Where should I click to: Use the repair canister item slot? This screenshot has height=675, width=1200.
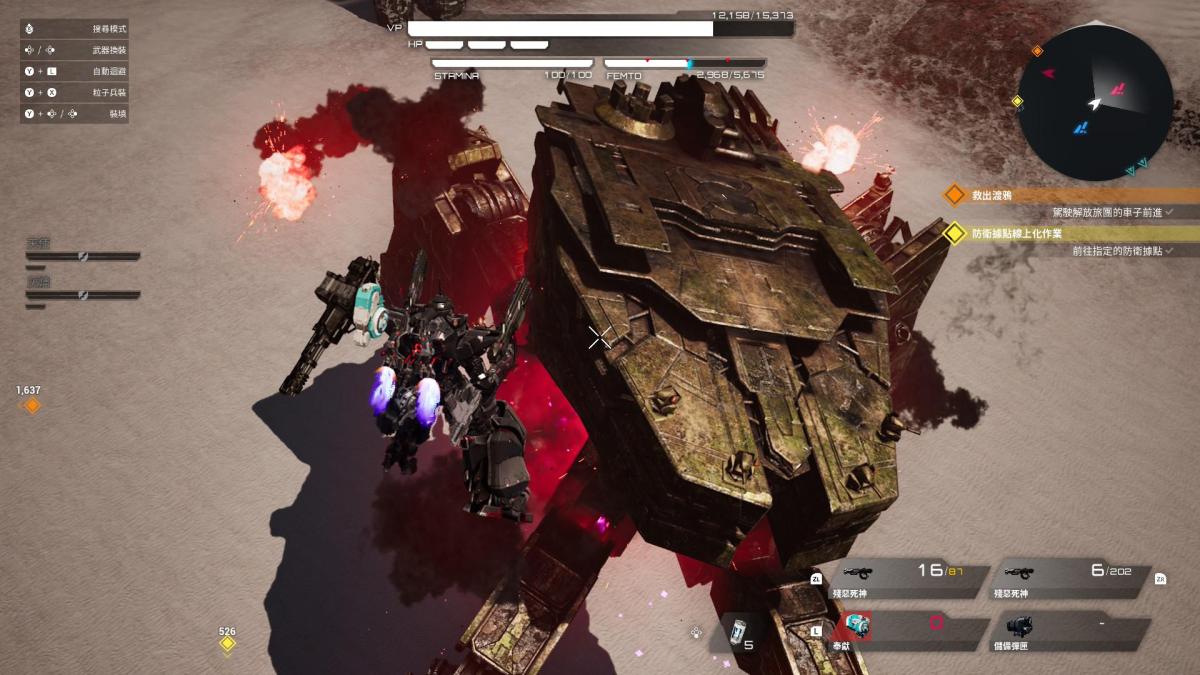coord(741,633)
